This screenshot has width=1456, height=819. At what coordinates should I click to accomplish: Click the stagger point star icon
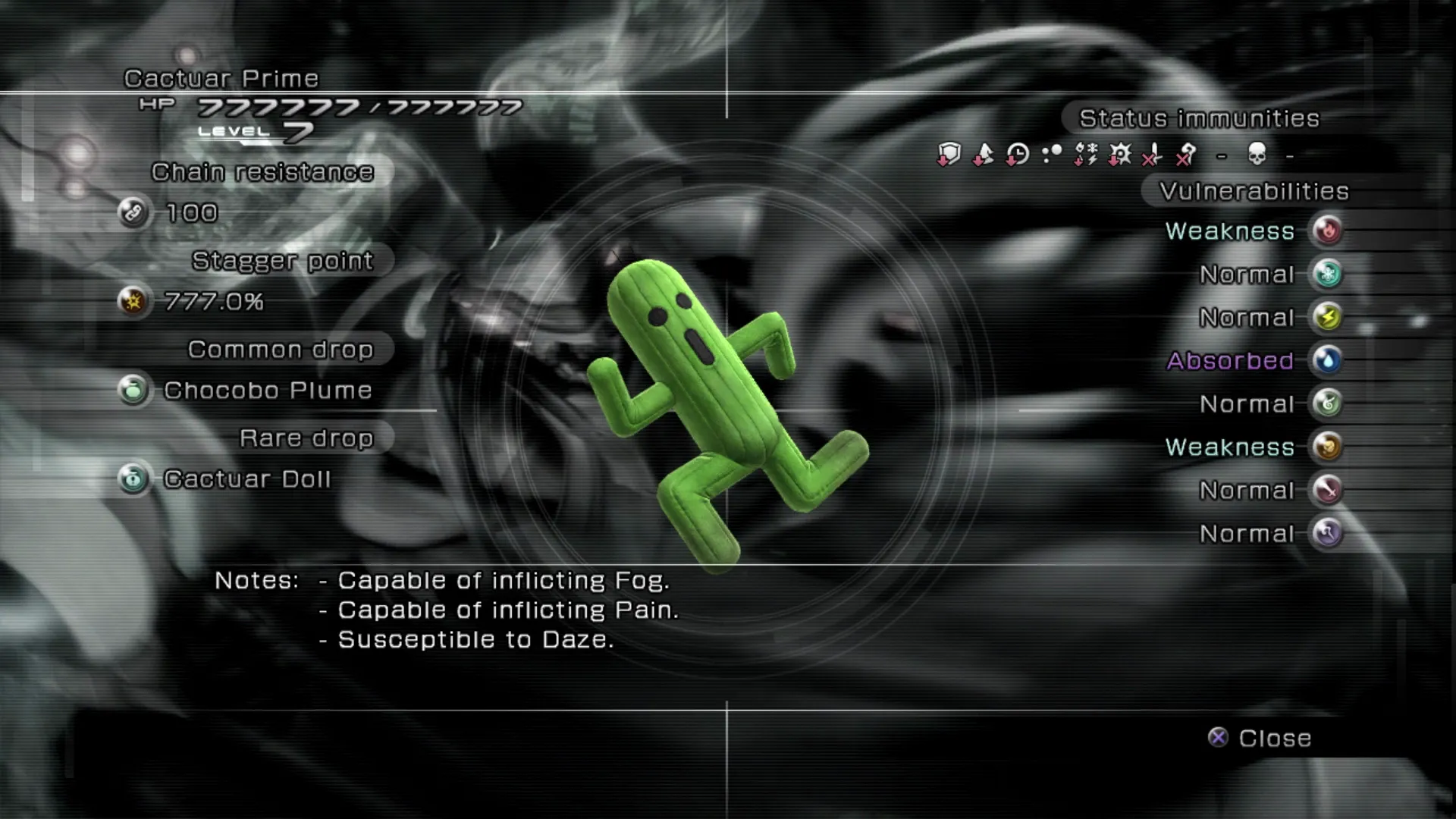tap(133, 302)
